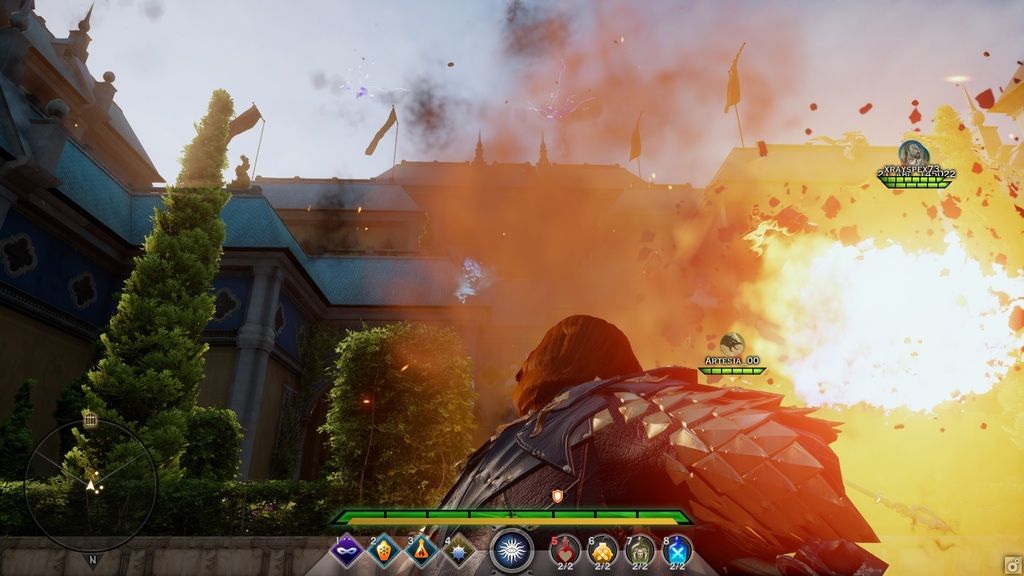Select the XRaySpex73 player portrait
1024x576 pixels.
912,153
